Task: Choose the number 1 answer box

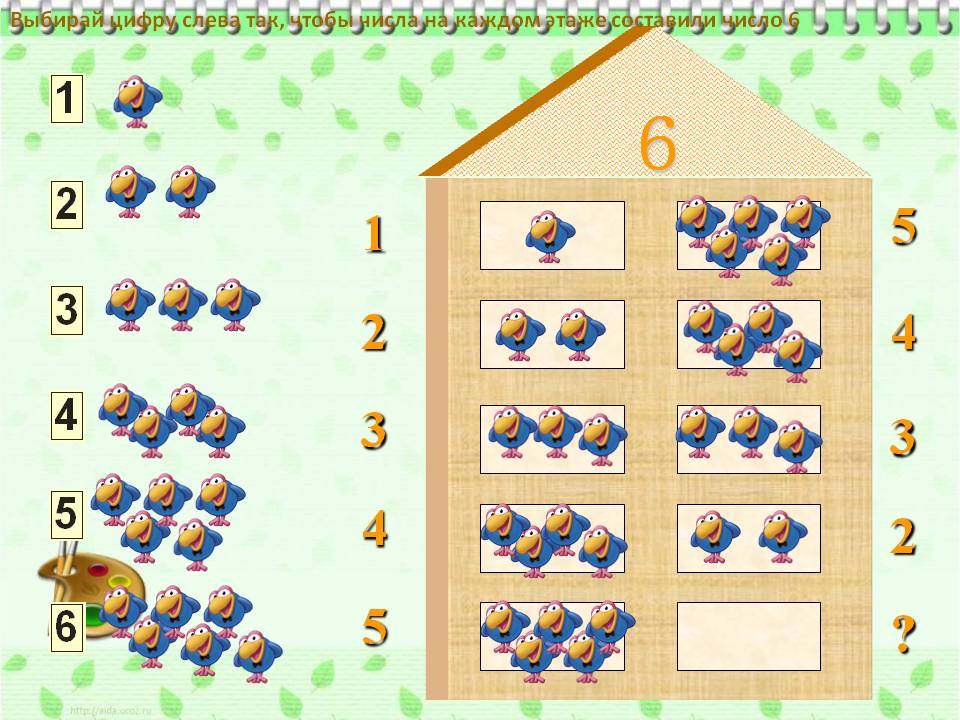Action: (x=66, y=100)
